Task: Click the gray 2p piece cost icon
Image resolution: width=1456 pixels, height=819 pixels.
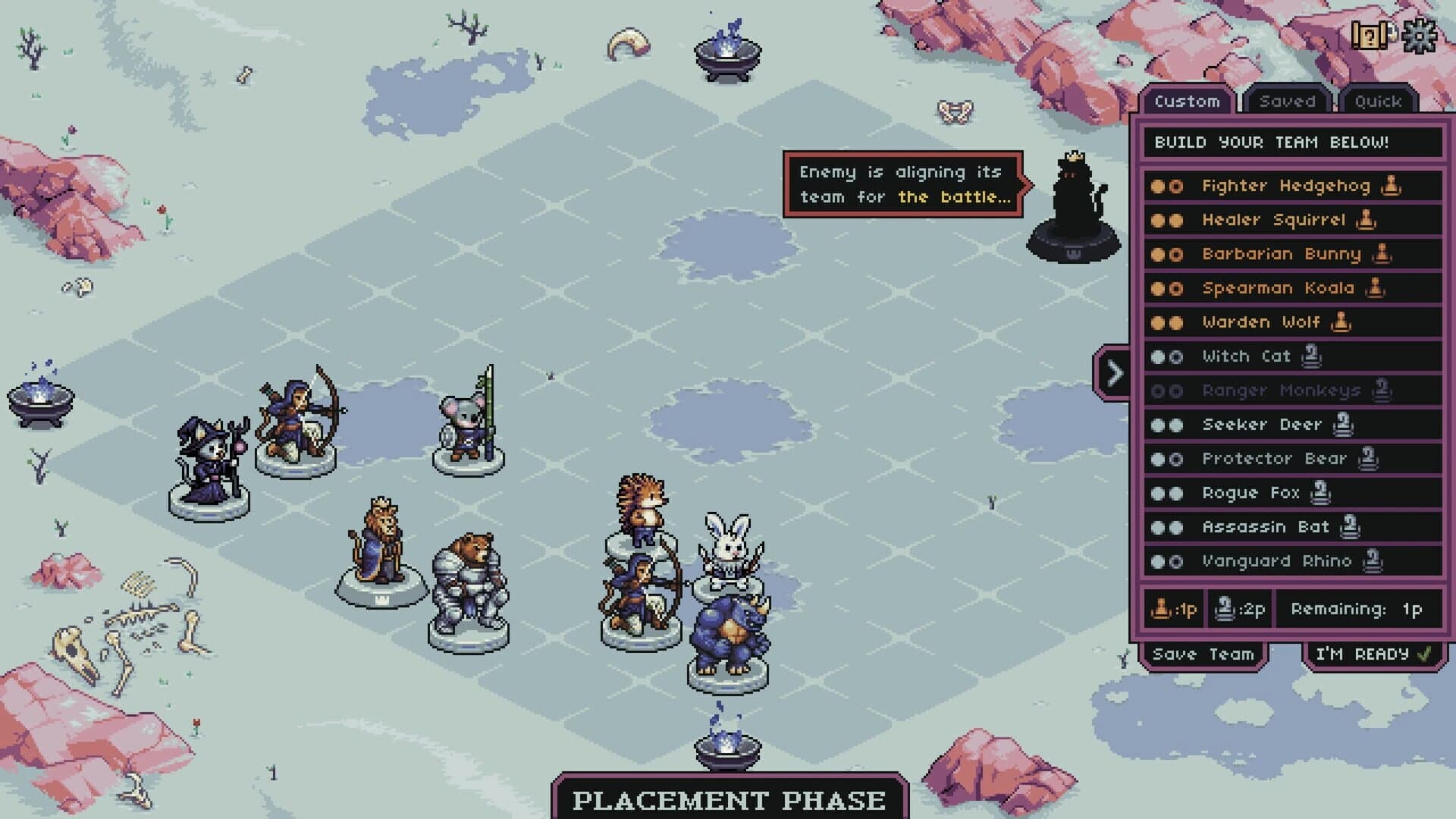Action: 1225,607
